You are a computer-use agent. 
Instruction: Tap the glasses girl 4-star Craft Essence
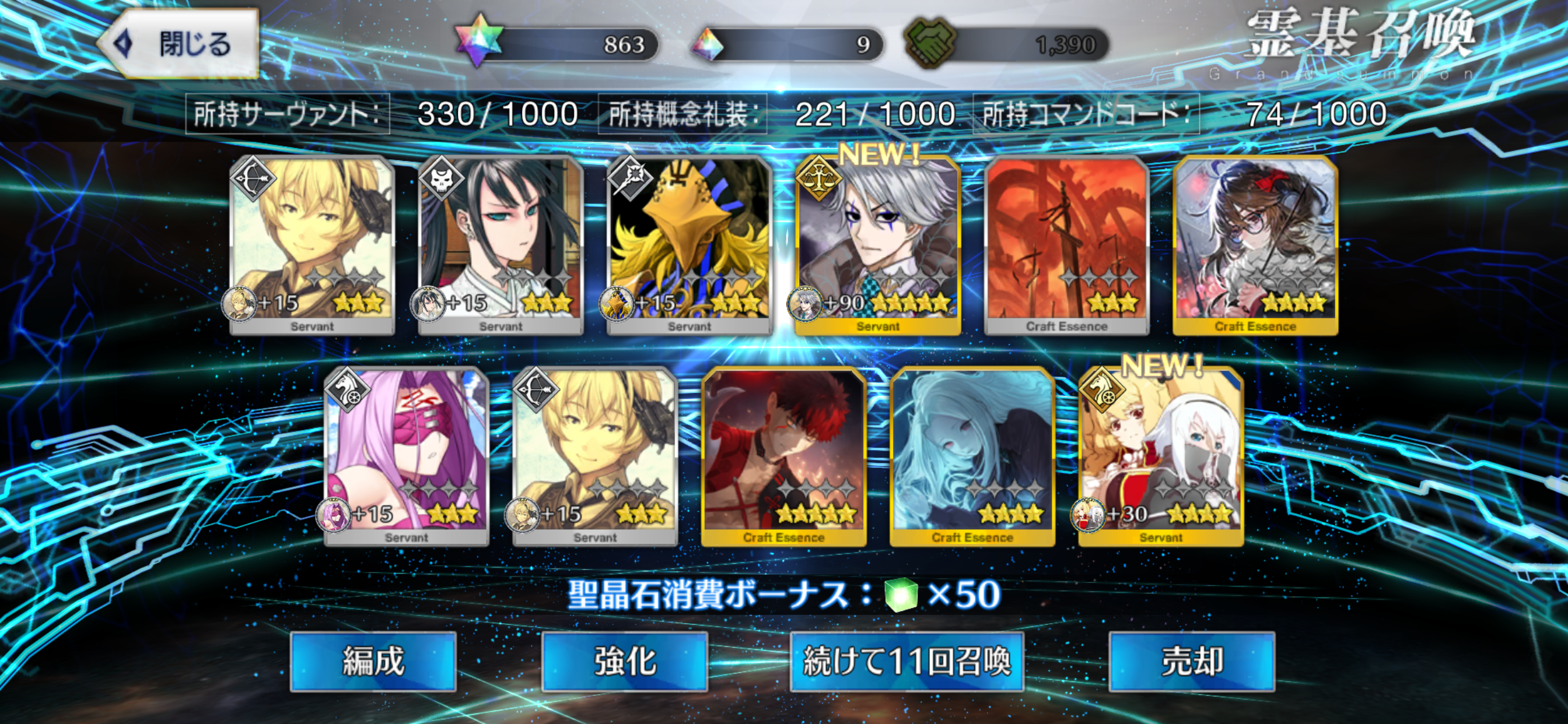click(1256, 243)
